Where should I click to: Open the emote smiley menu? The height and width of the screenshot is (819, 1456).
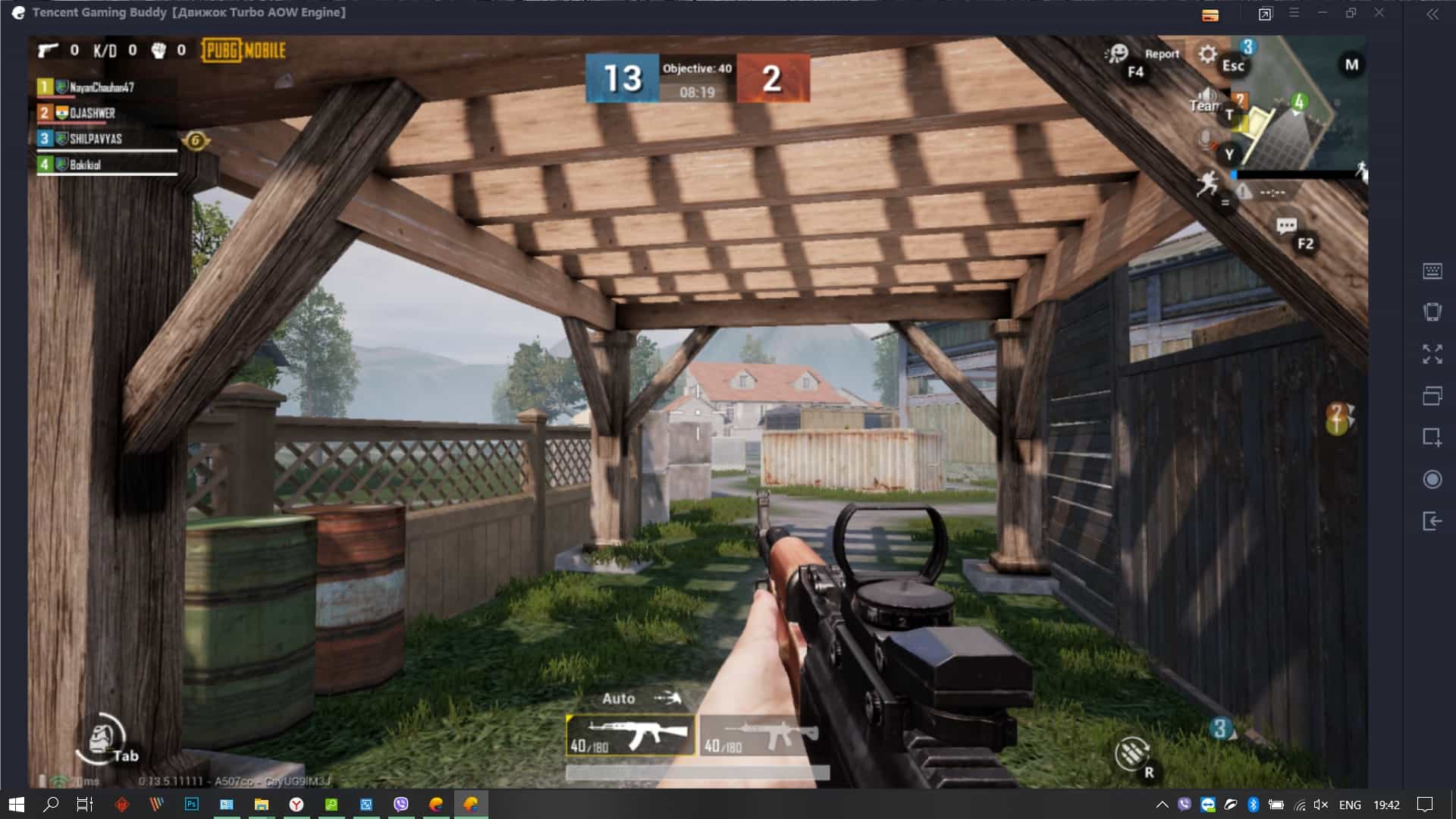(x=1116, y=53)
